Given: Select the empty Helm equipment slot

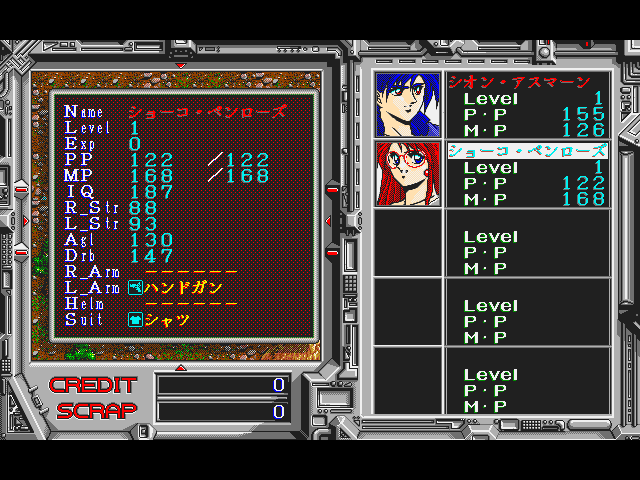Looking at the screenshot, I should [x=191, y=304].
